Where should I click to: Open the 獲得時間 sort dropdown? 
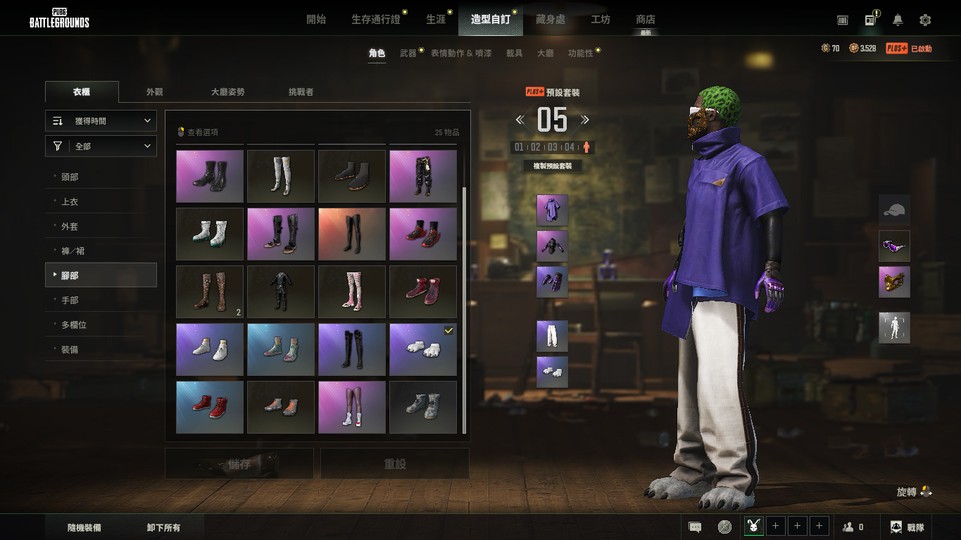click(x=101, y=121)
